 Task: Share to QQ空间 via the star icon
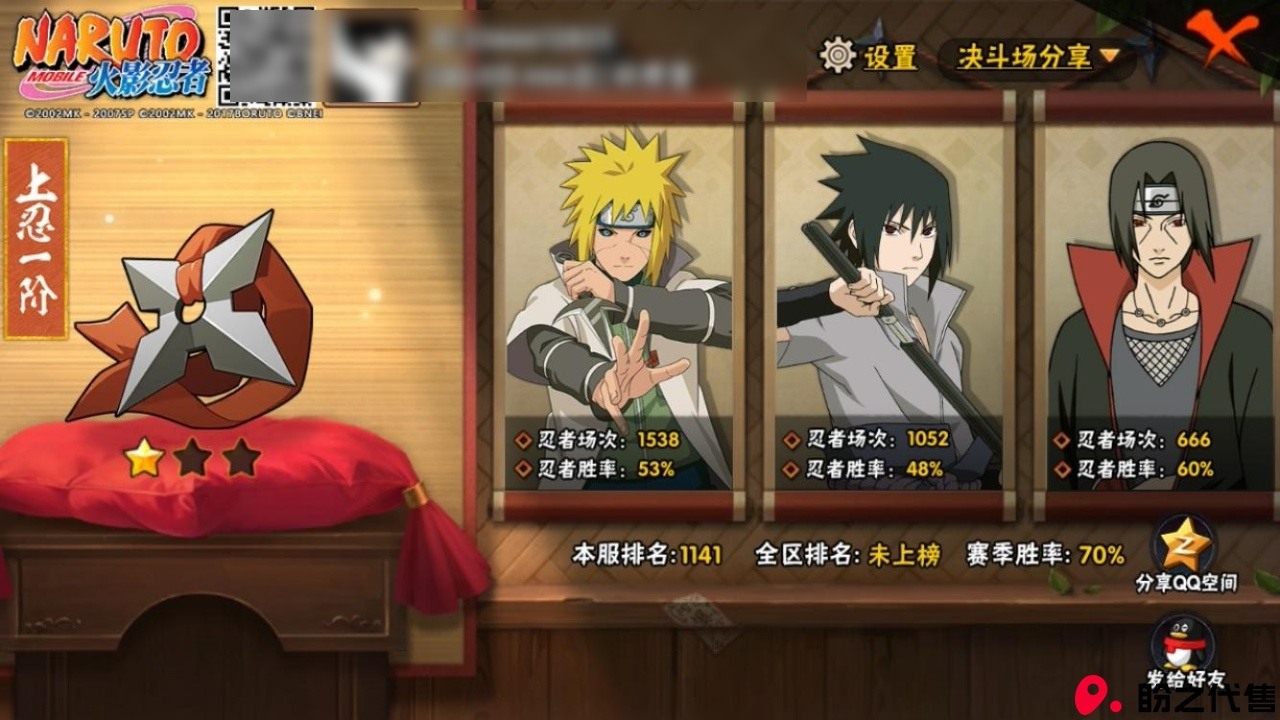coord(1185,546)
